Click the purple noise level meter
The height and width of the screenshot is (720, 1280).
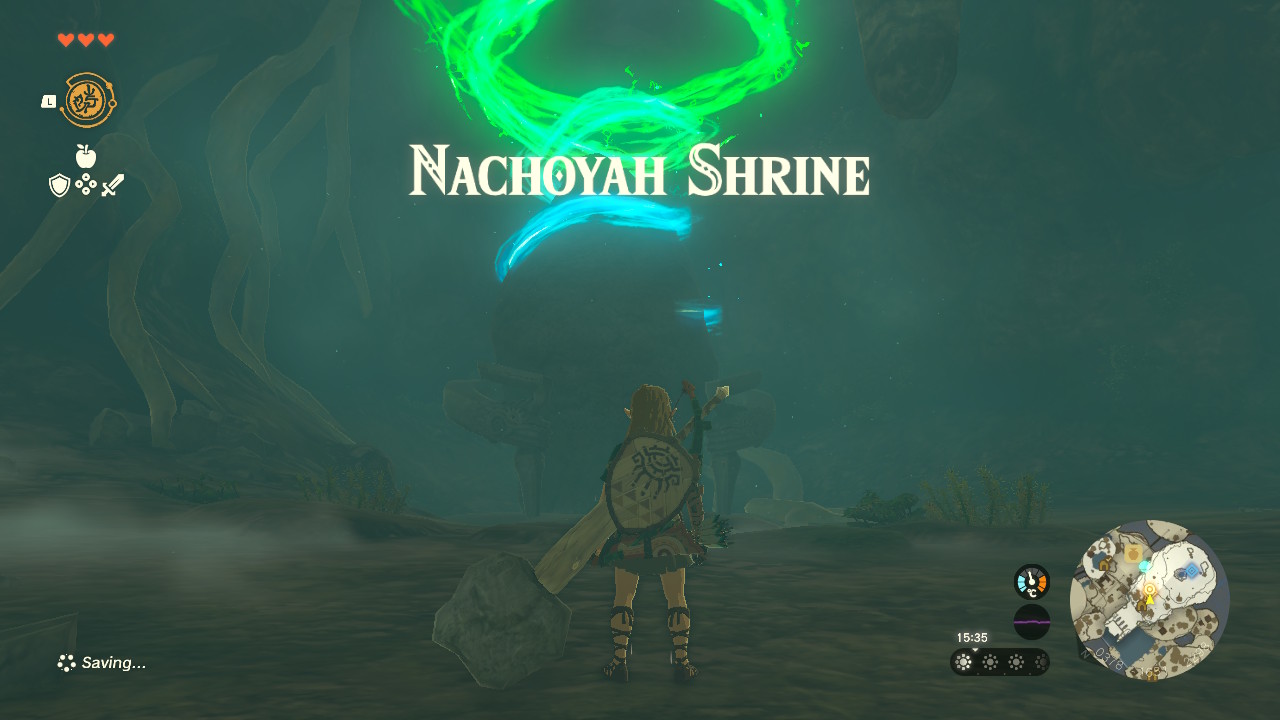pos(1032,621)
